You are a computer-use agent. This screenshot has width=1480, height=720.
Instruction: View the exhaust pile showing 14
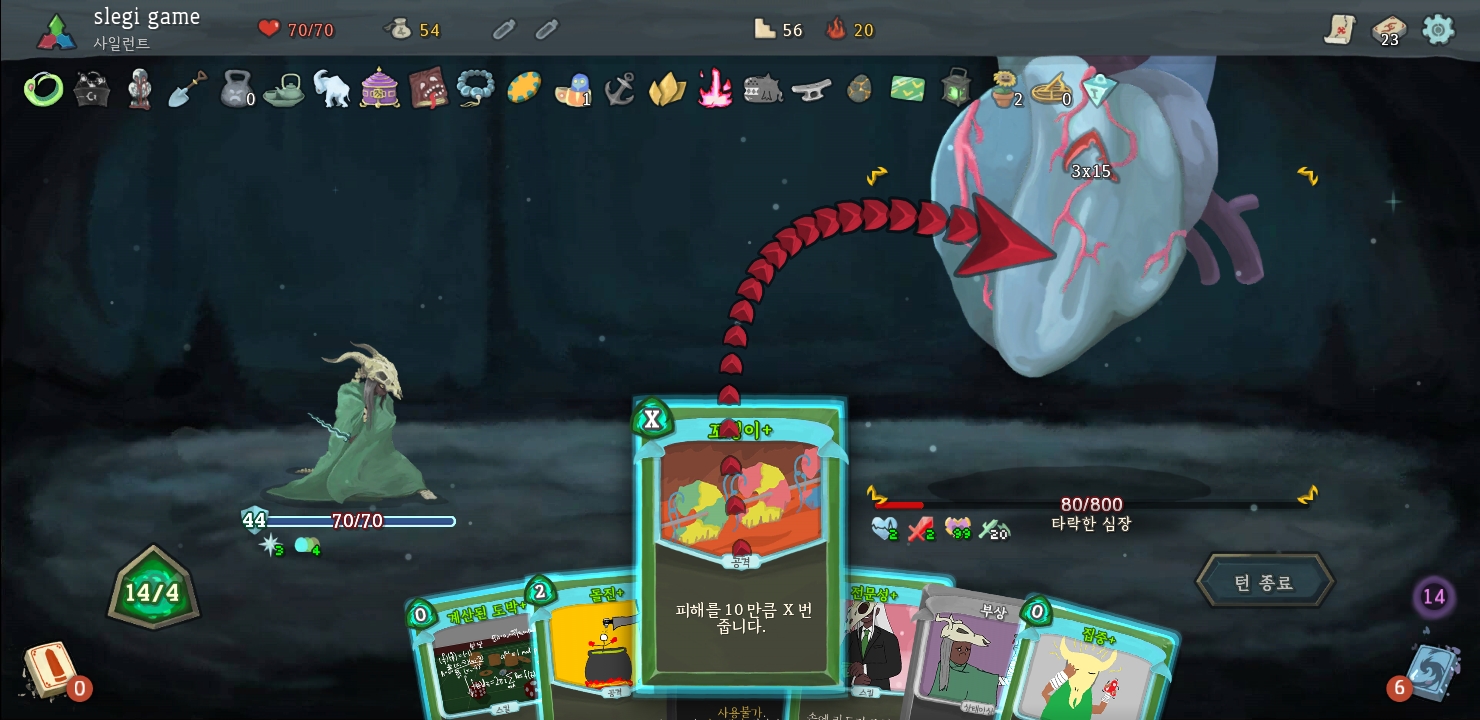pyautogui.click(x=1433, y=597)
